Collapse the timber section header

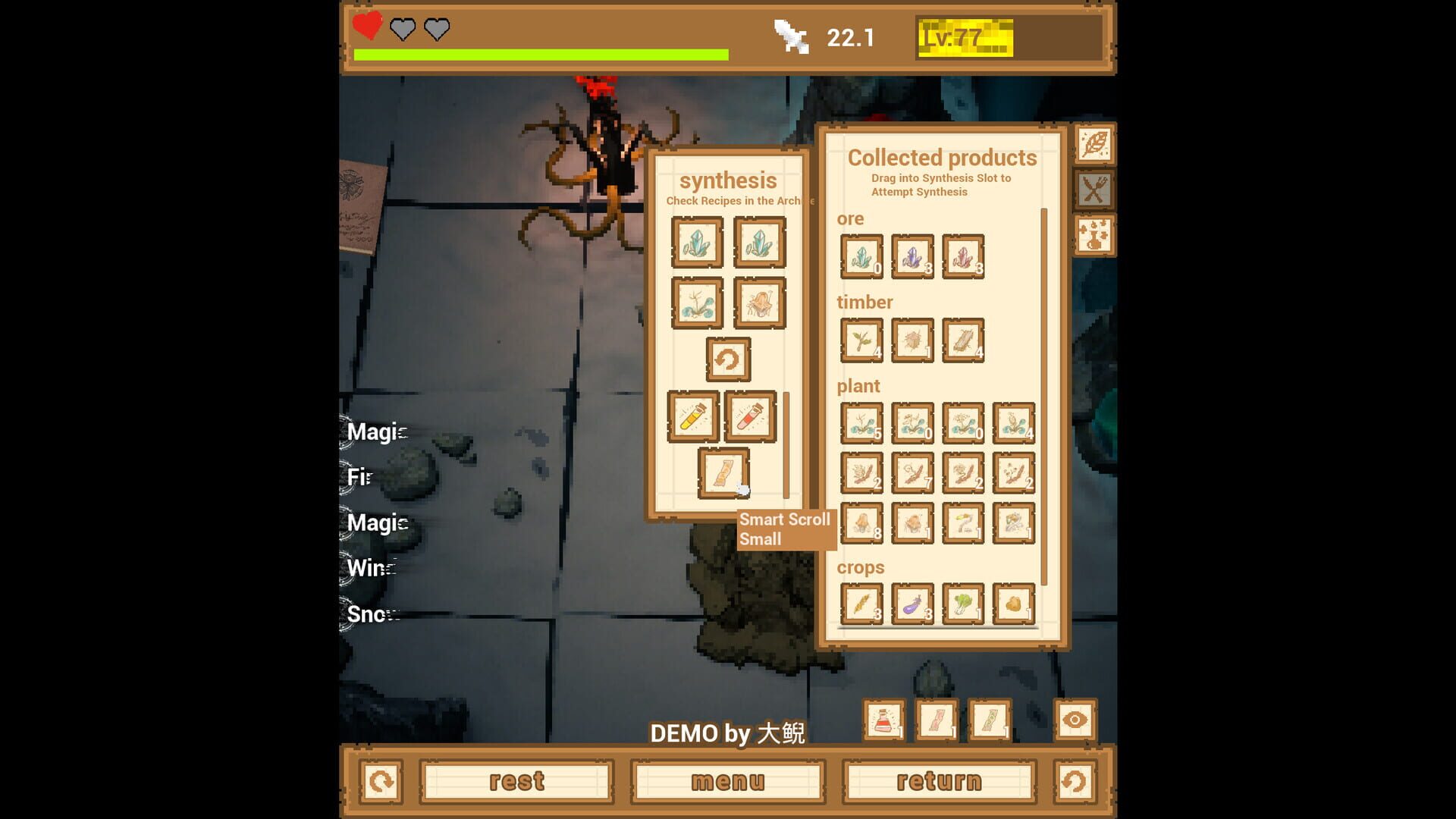click(x=864, y=303)
